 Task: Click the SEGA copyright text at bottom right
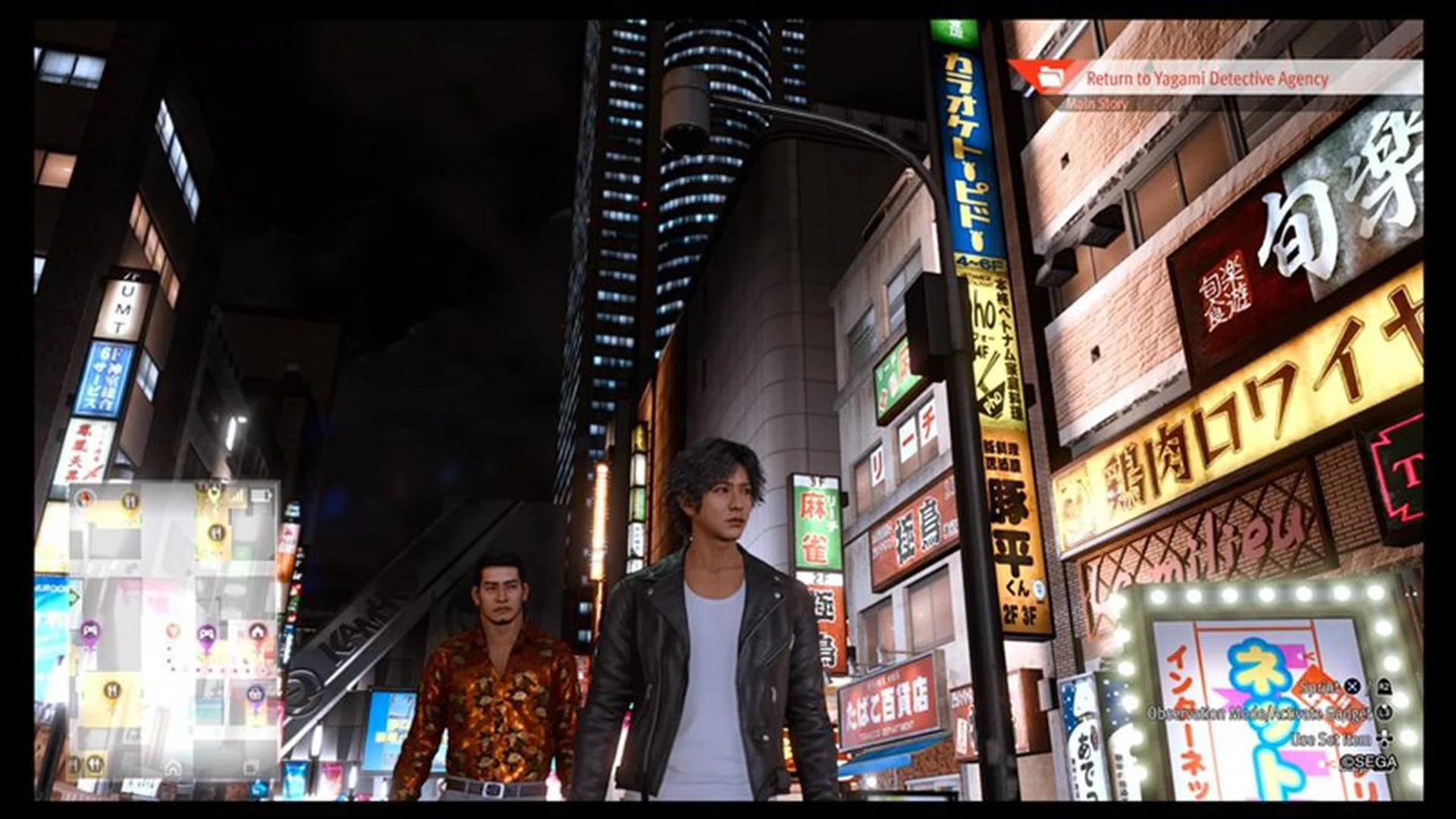(1370, 762)
